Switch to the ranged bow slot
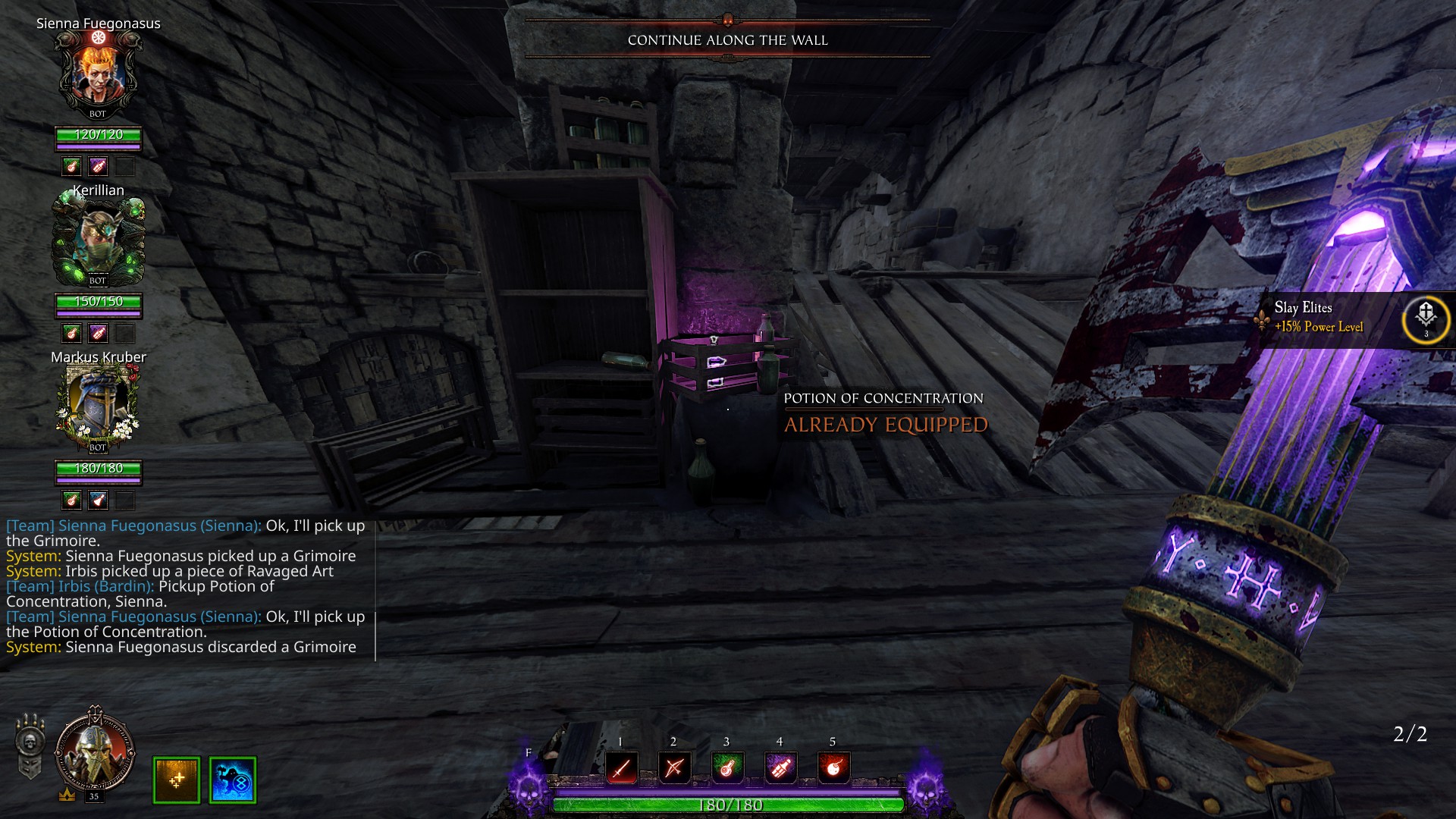This screenshot has width=1456, height=819. click(674, 769)
